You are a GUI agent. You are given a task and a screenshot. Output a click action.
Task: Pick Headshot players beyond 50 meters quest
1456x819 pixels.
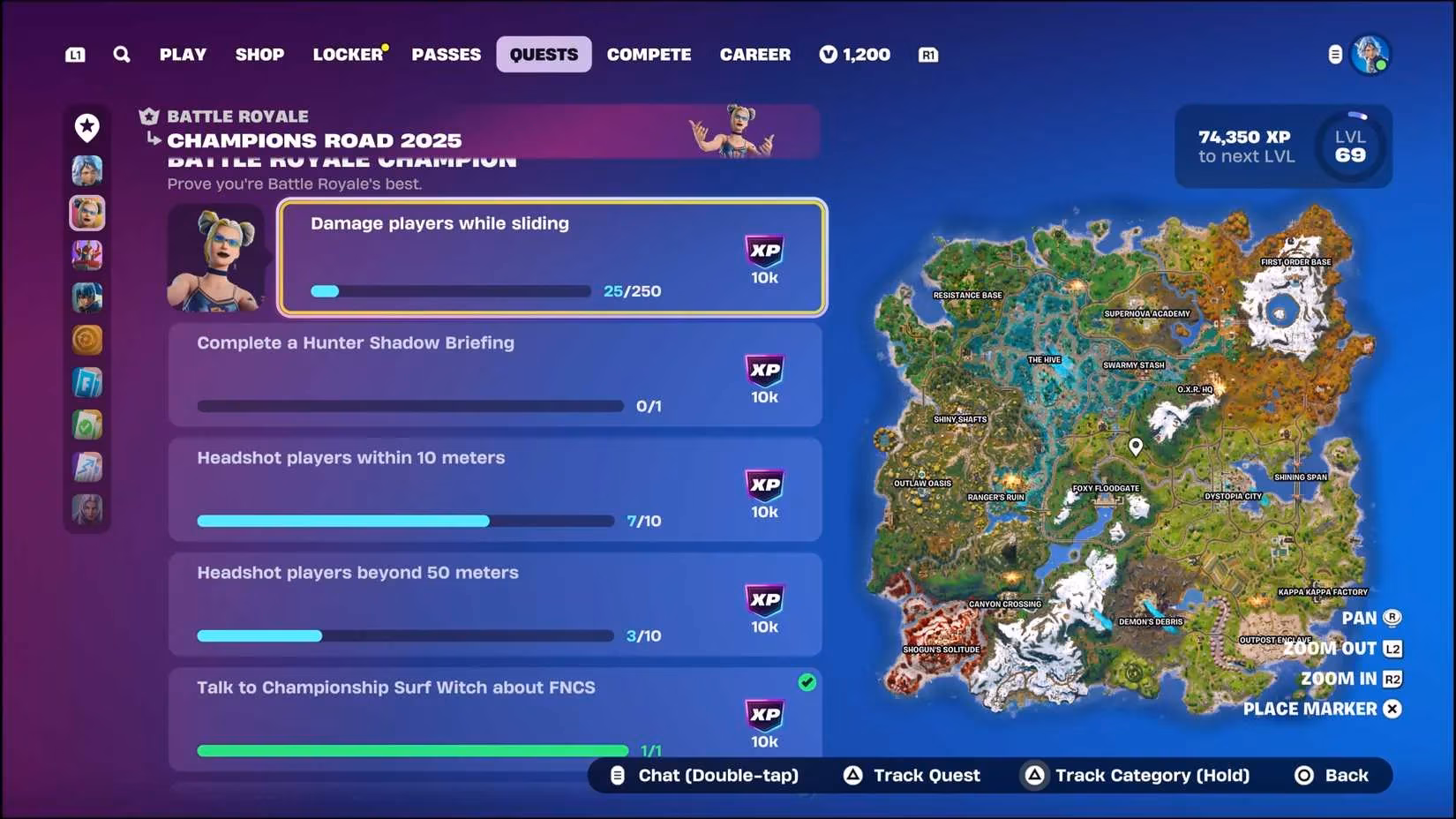coord(495,605)
